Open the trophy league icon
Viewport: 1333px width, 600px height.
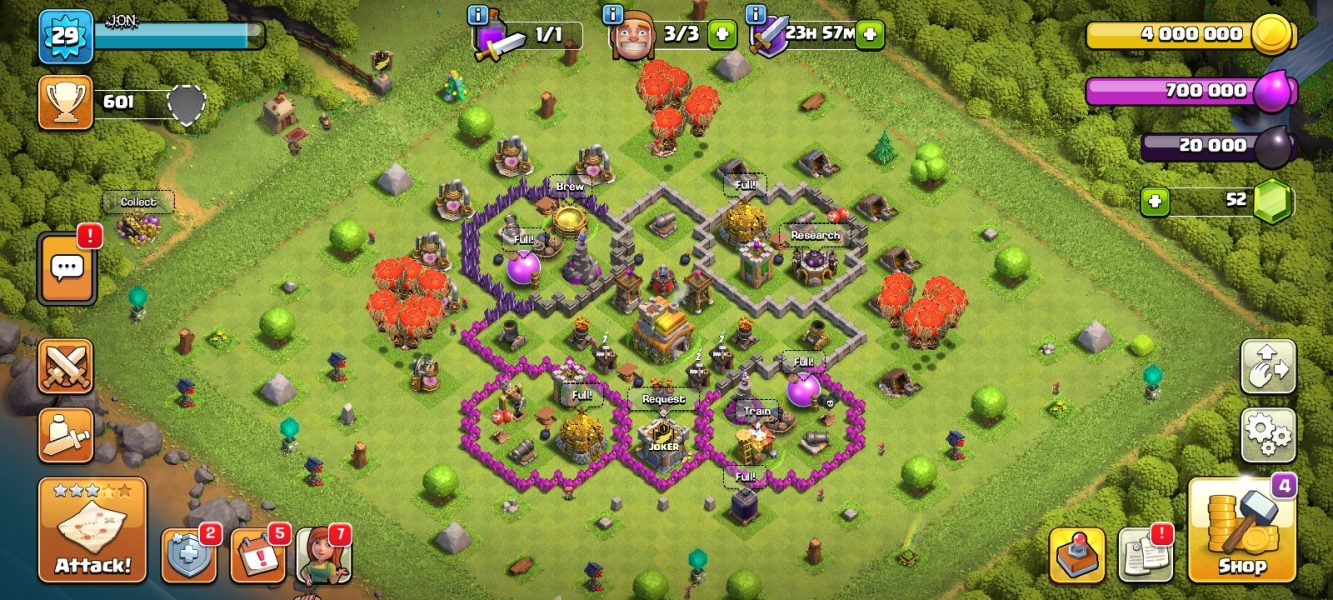pyautogui.click(x=66, y=102)
